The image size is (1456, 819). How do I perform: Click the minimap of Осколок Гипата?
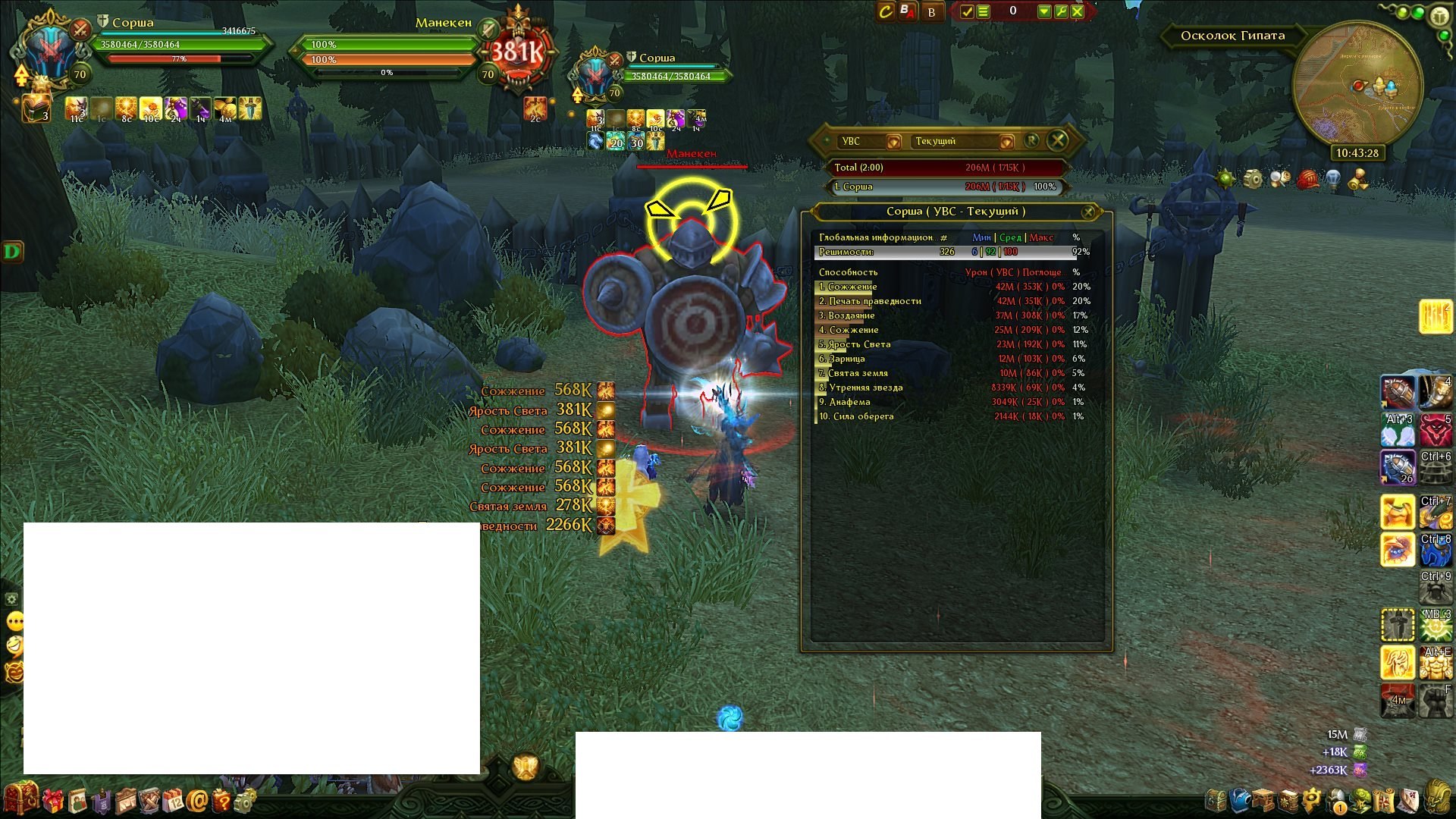[1357, 85]
